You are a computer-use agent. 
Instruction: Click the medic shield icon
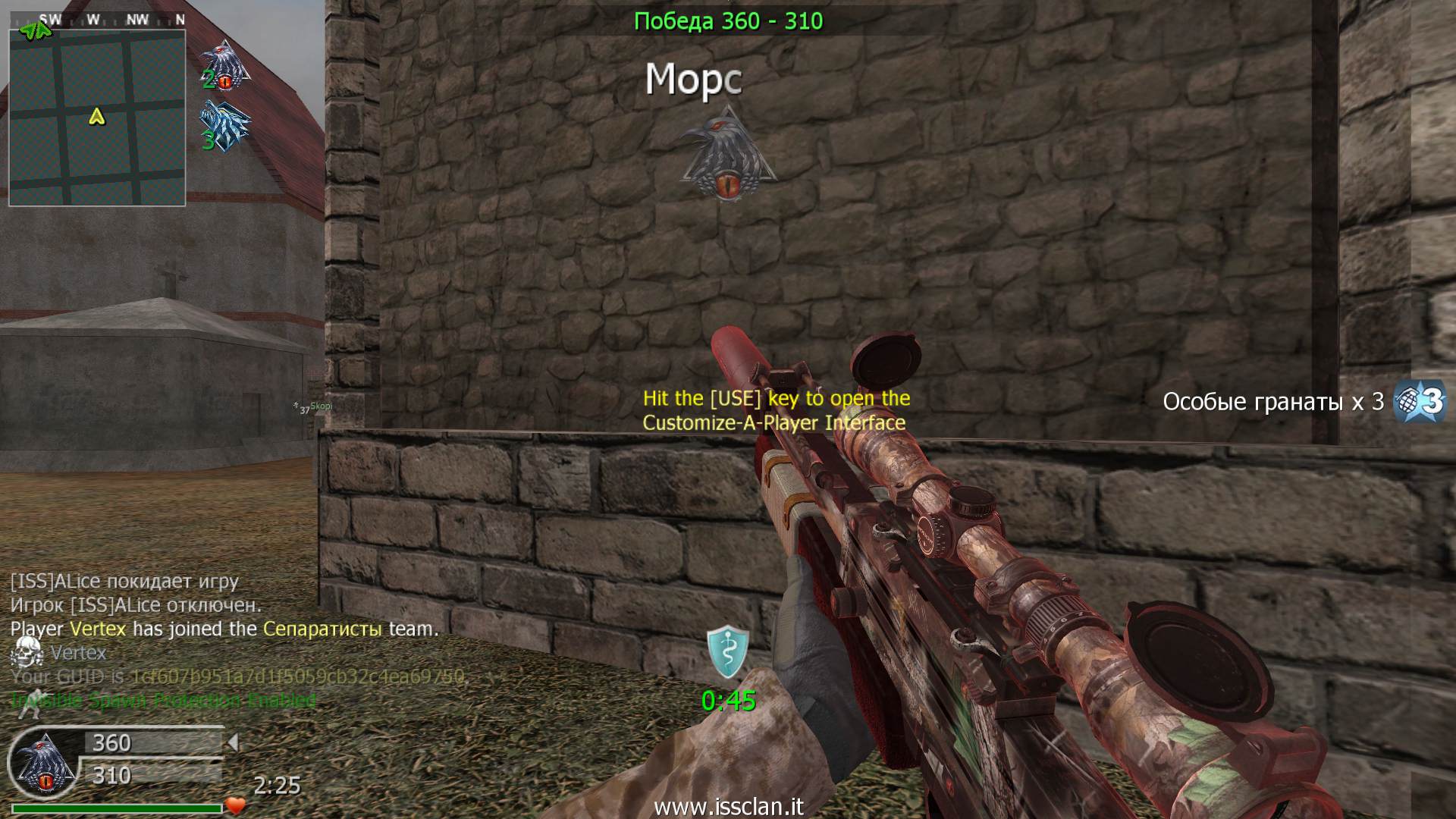click(x=728, y=651)
